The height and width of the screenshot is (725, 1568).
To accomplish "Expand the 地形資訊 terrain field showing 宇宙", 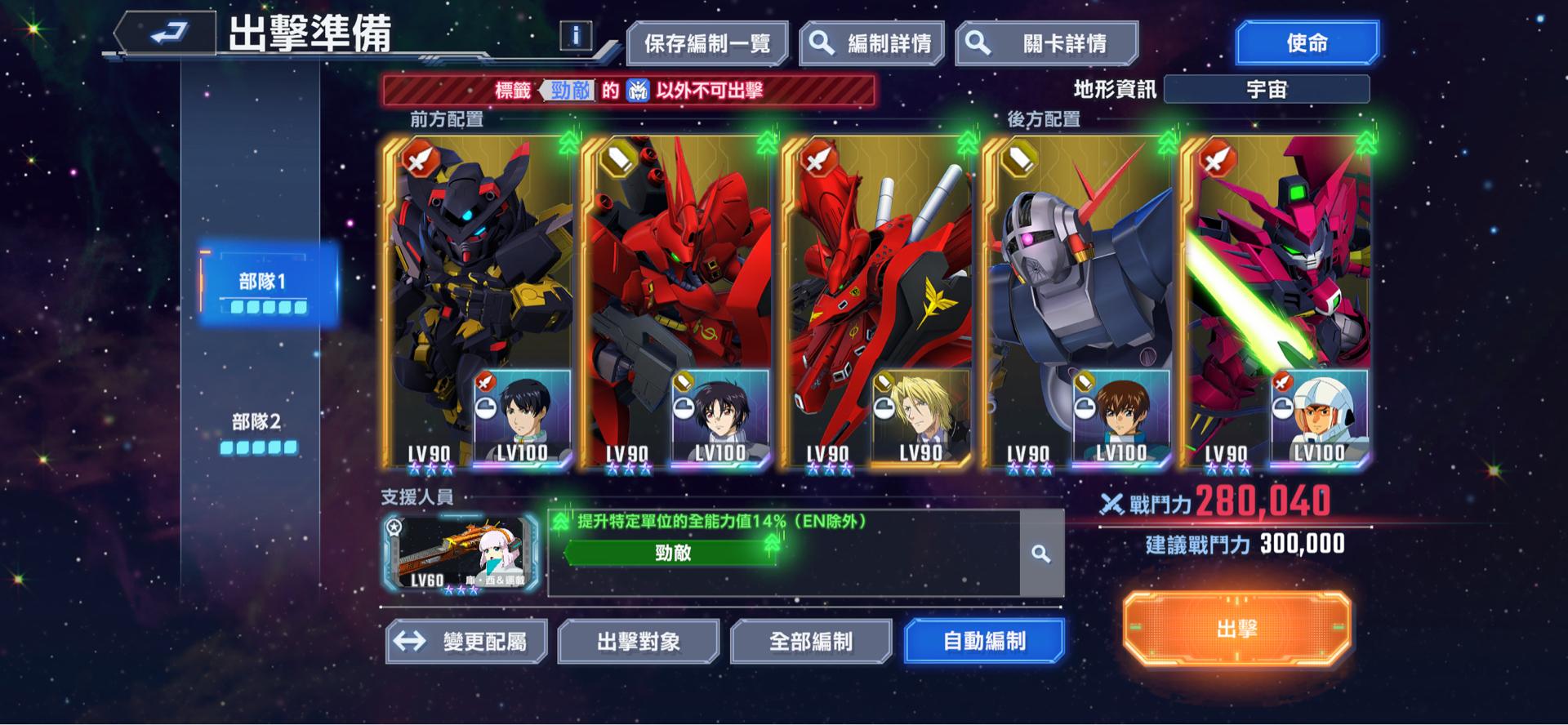I will 1267,90.
